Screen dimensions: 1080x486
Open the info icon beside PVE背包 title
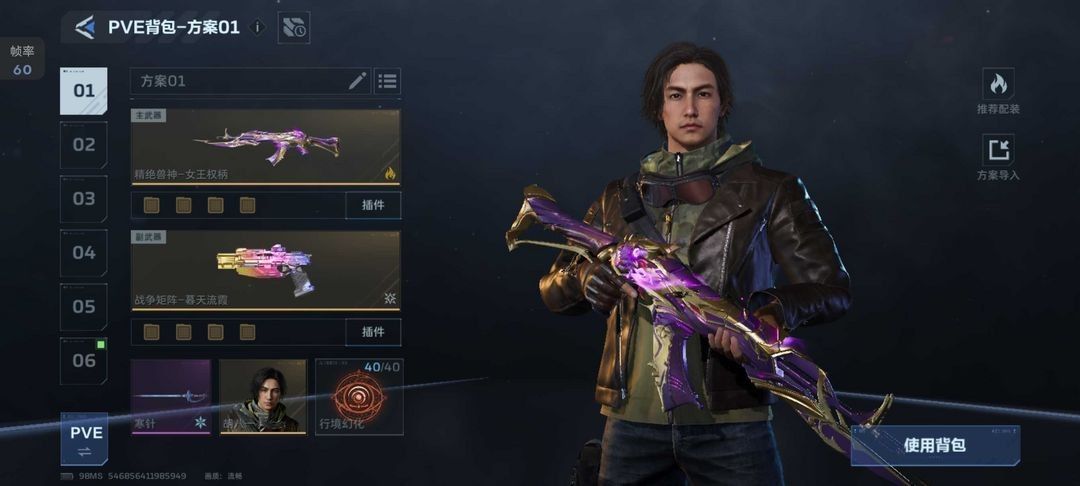258,28
